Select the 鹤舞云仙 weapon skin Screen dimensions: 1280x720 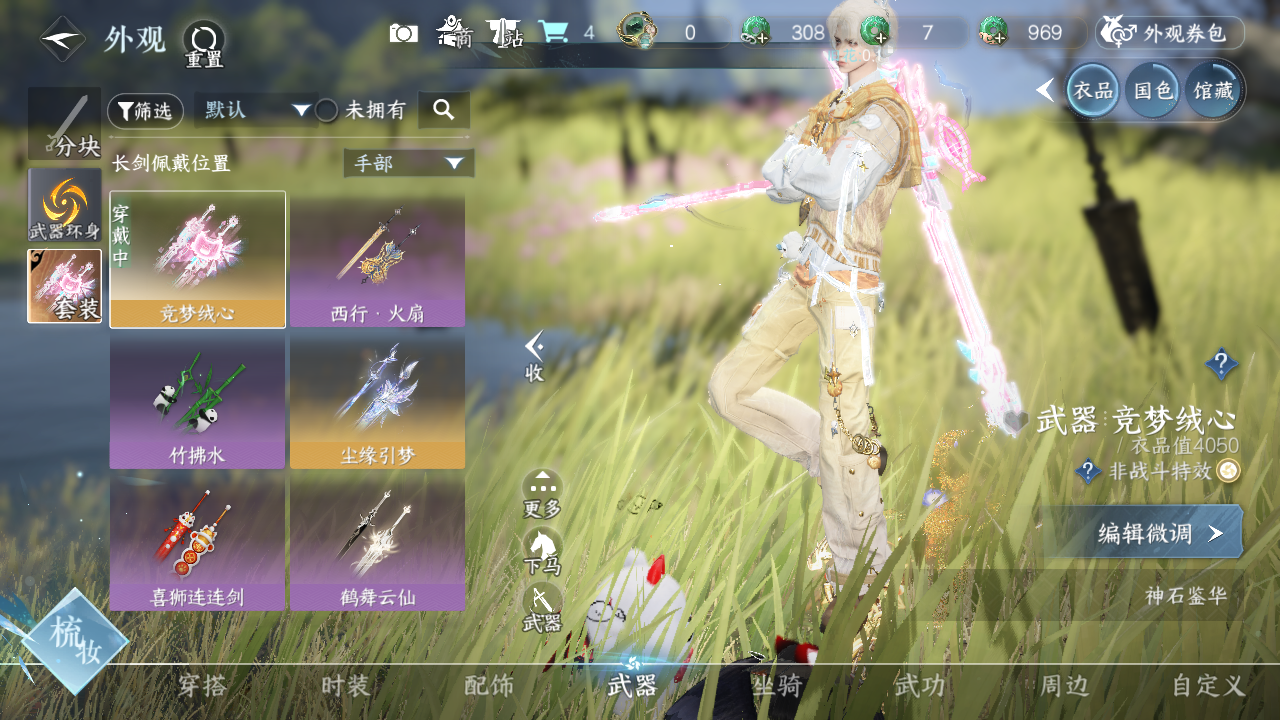point(377,543)
